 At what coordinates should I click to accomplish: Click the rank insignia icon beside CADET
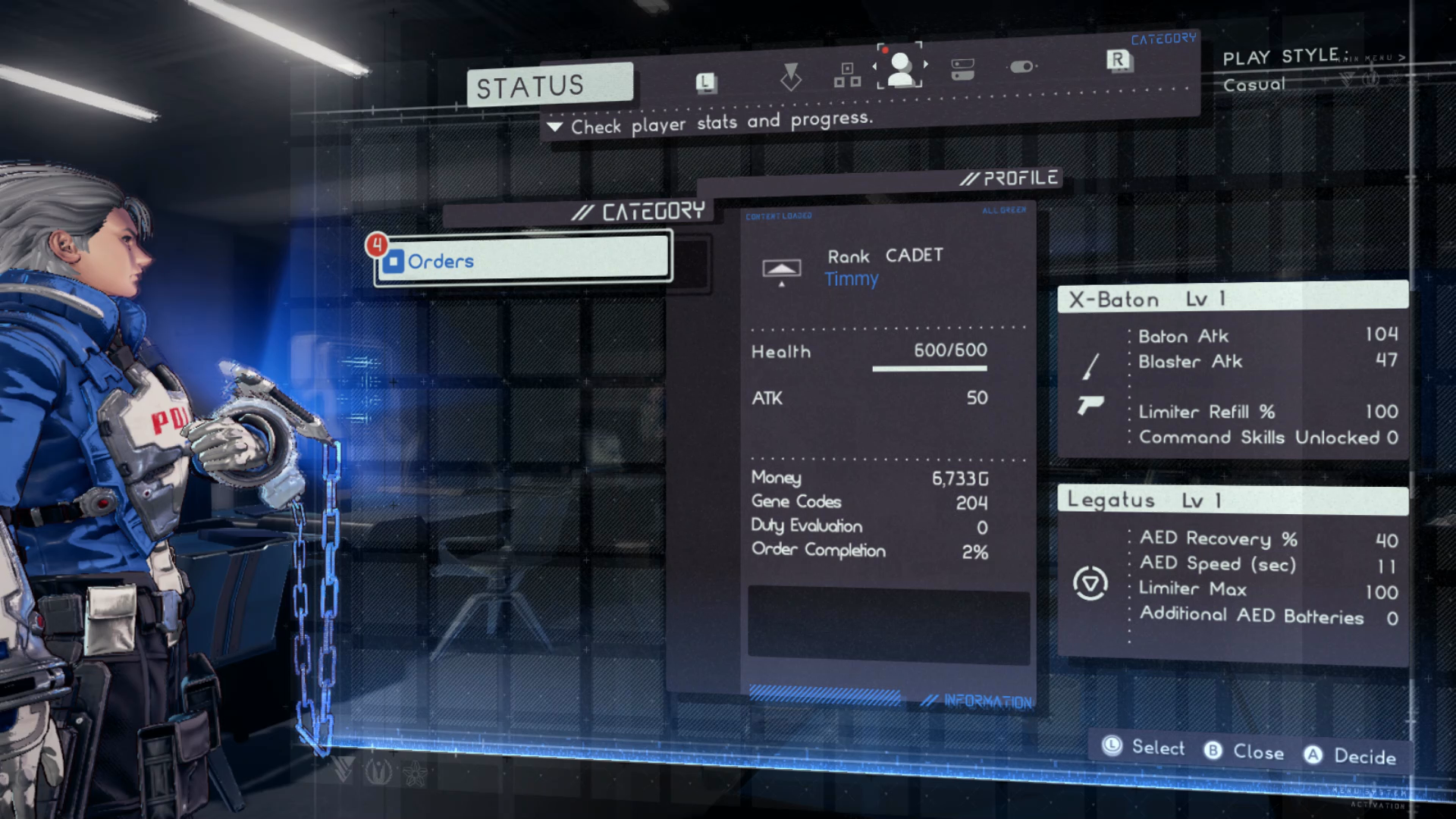tap(781, 270)
